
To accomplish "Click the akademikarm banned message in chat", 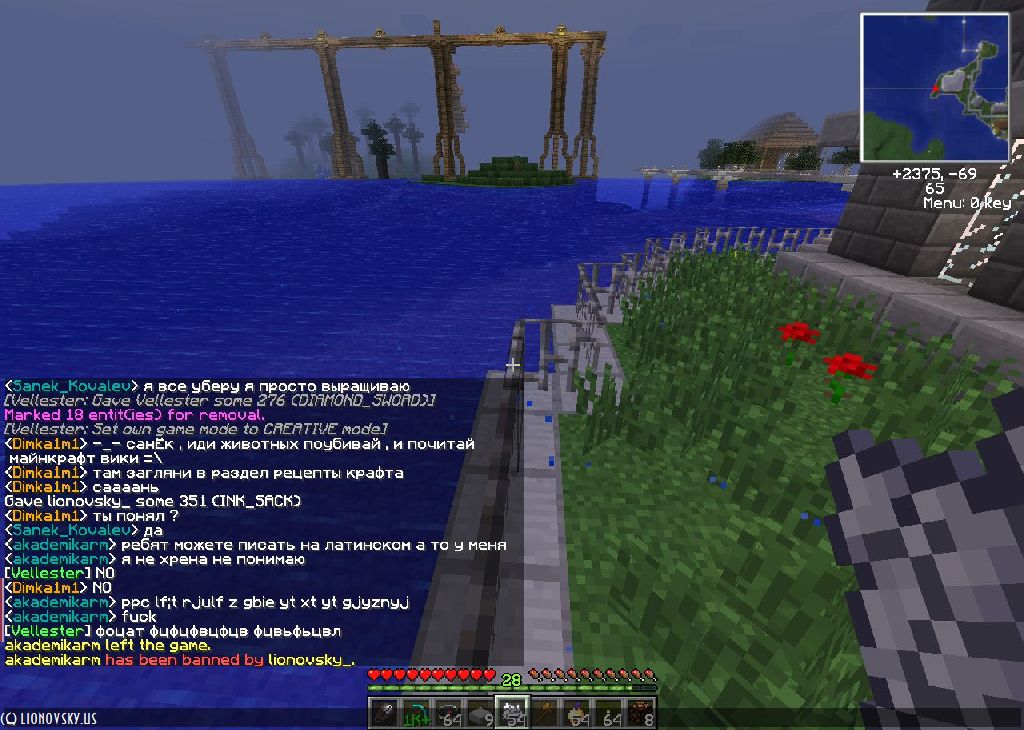I will (180, 660).
